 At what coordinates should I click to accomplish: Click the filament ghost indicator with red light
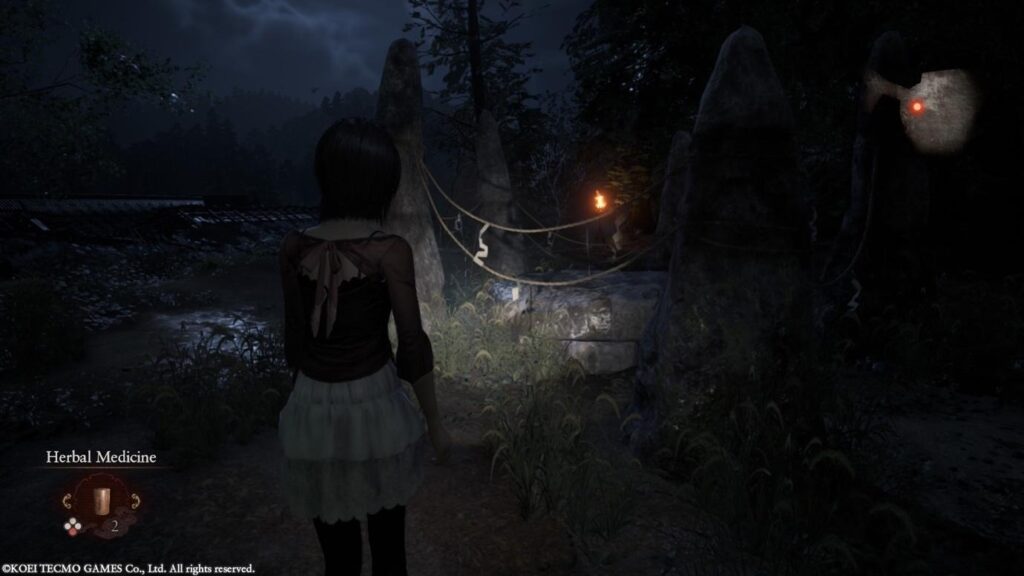point(916,107)
